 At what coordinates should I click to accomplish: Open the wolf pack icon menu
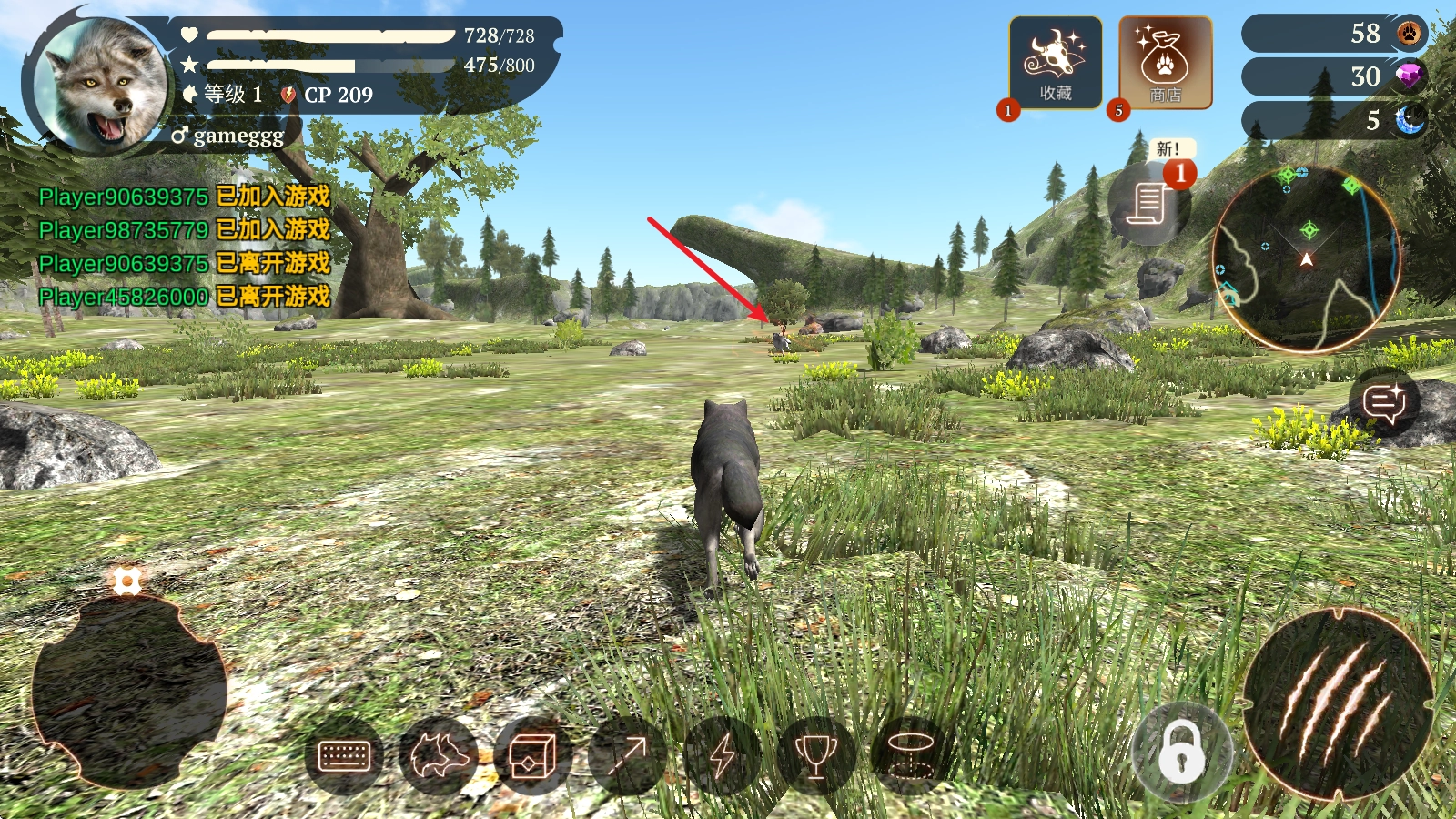point(440,755)
